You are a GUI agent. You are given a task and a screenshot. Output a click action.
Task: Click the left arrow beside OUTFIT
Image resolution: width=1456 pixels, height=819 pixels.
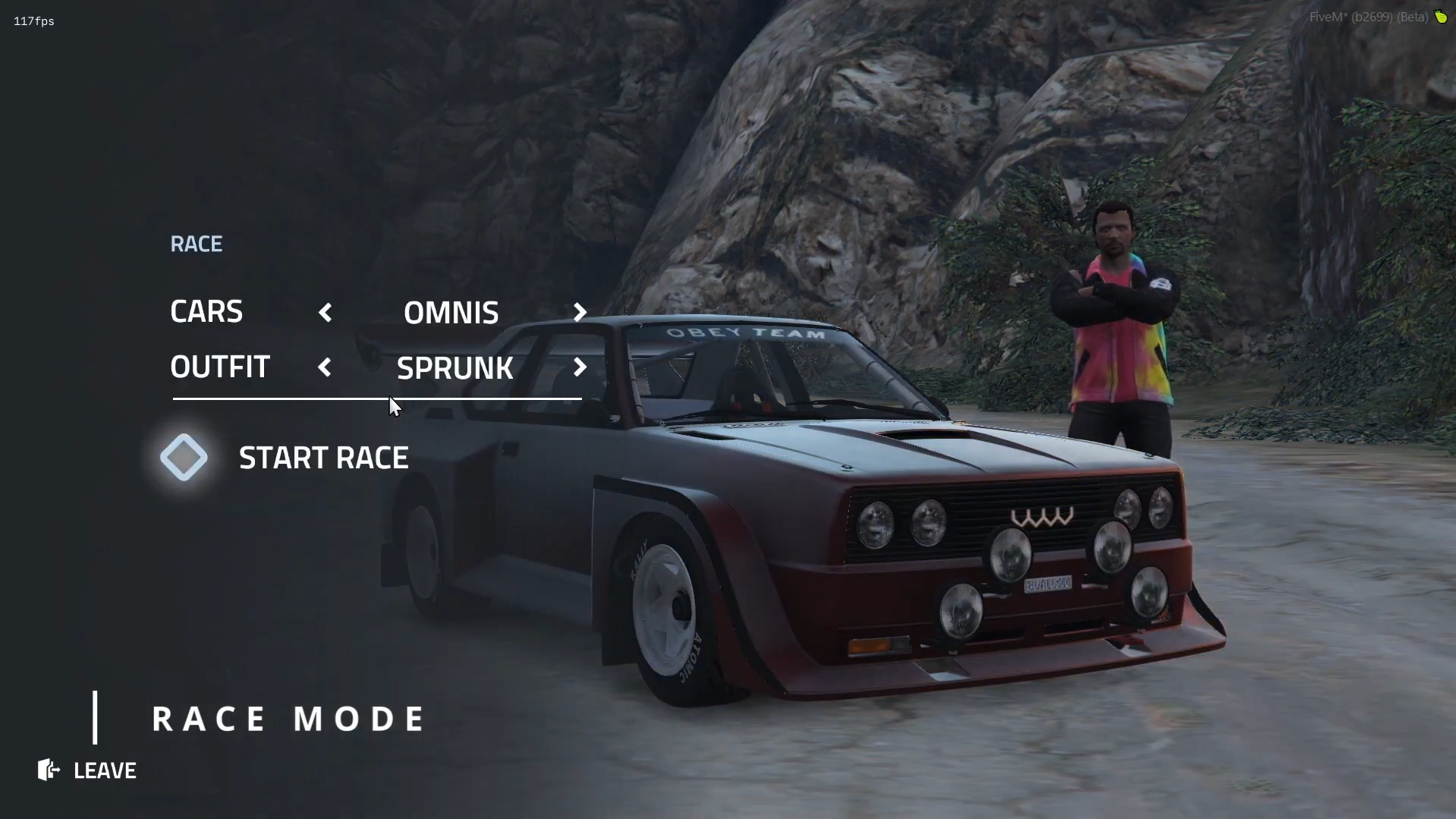325,367
